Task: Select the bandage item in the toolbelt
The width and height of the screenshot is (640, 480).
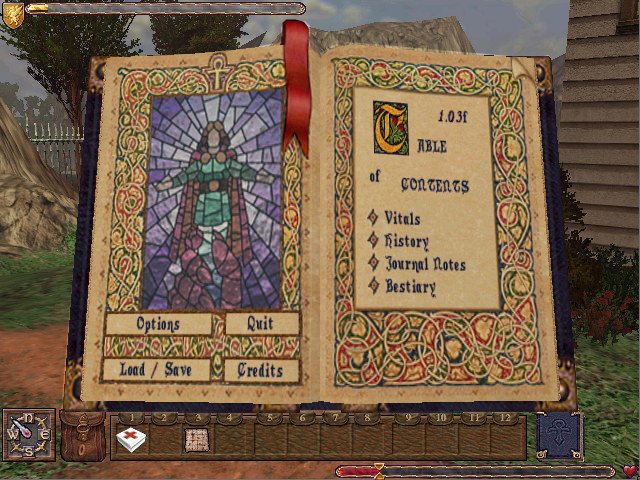Action: [129, 438]
